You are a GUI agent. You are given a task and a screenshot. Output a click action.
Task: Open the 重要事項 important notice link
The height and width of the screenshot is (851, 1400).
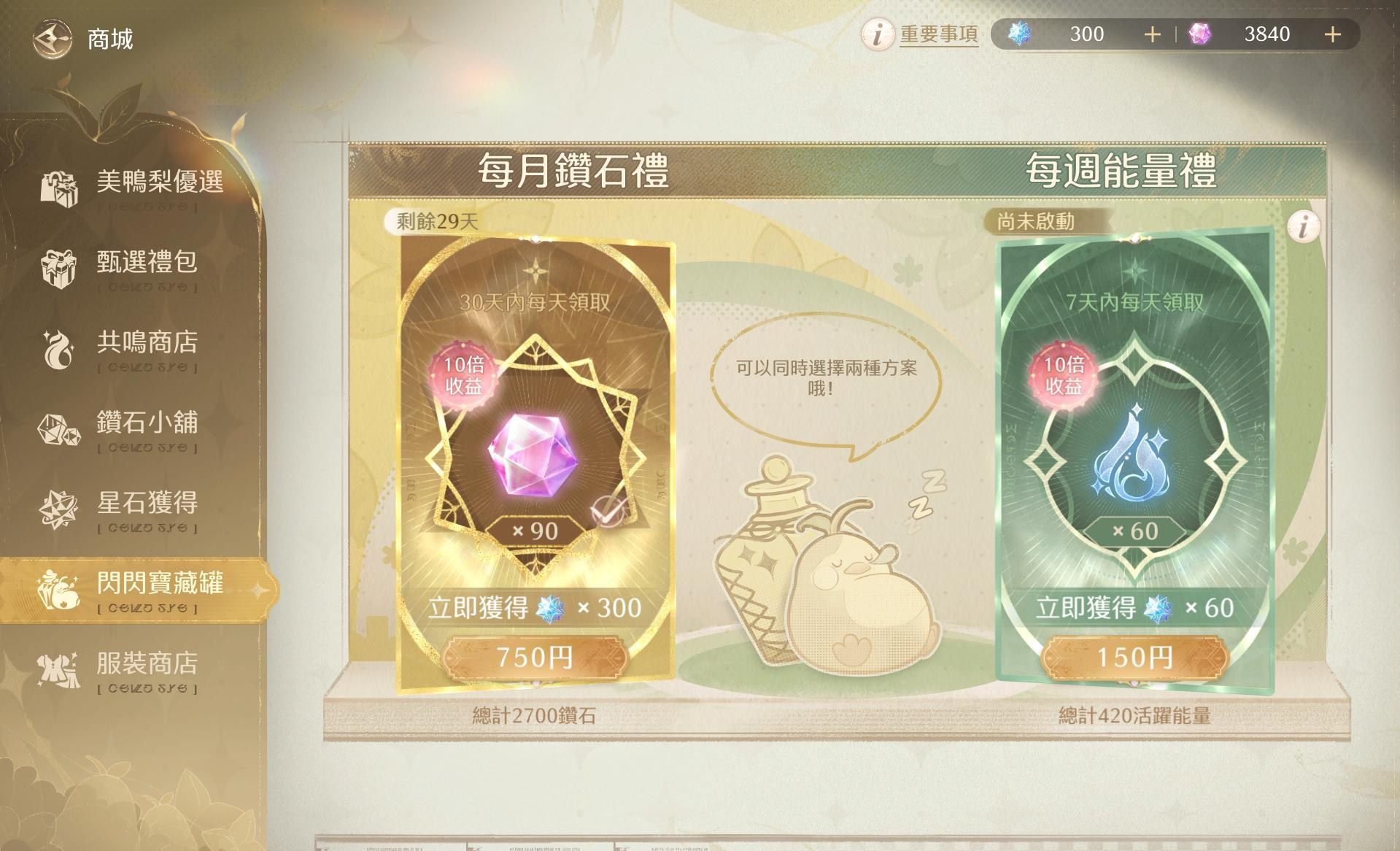(x=937, y=34)
